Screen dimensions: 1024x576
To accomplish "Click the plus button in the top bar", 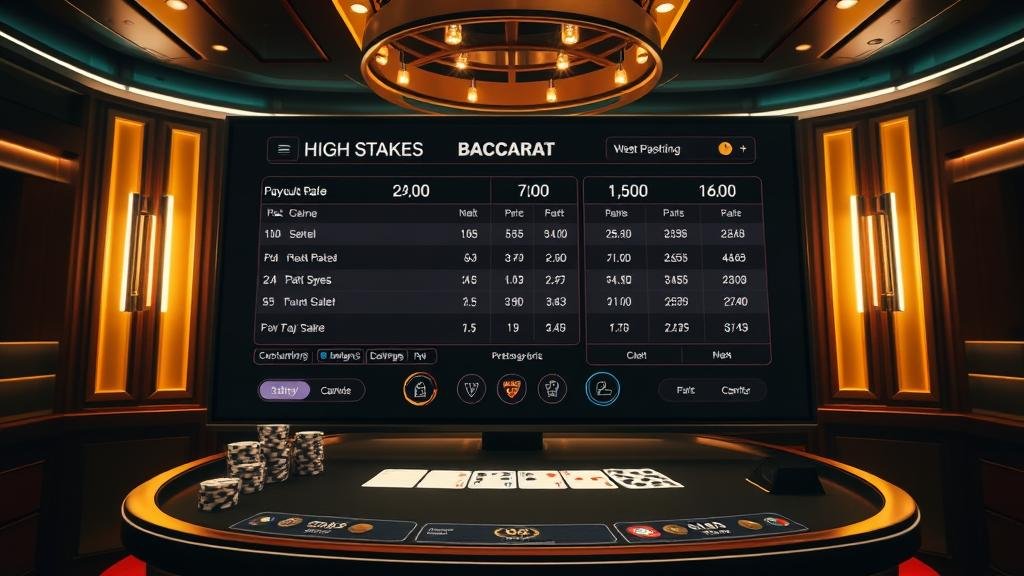I will pyautogui.click(x=742, y=149).
